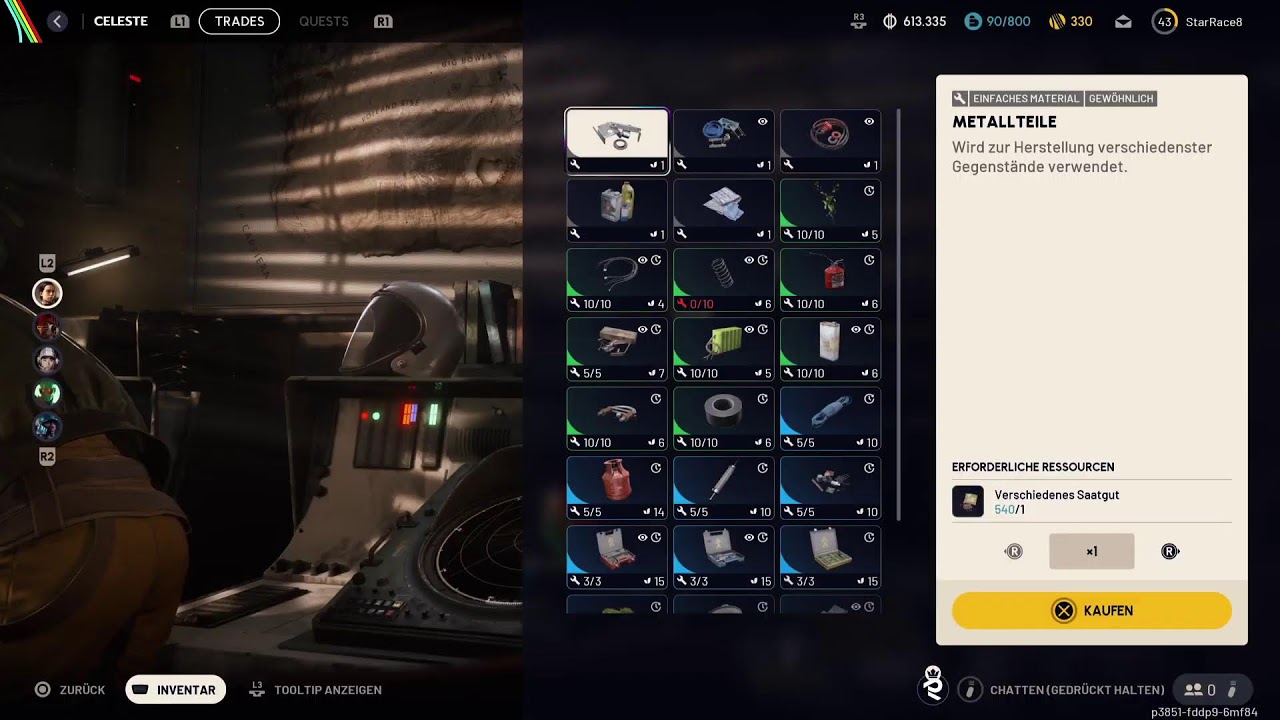This screenshot has height=720, width=1280.
Task: Go back with the top-left arrow
Action: (x=57, y=21)
